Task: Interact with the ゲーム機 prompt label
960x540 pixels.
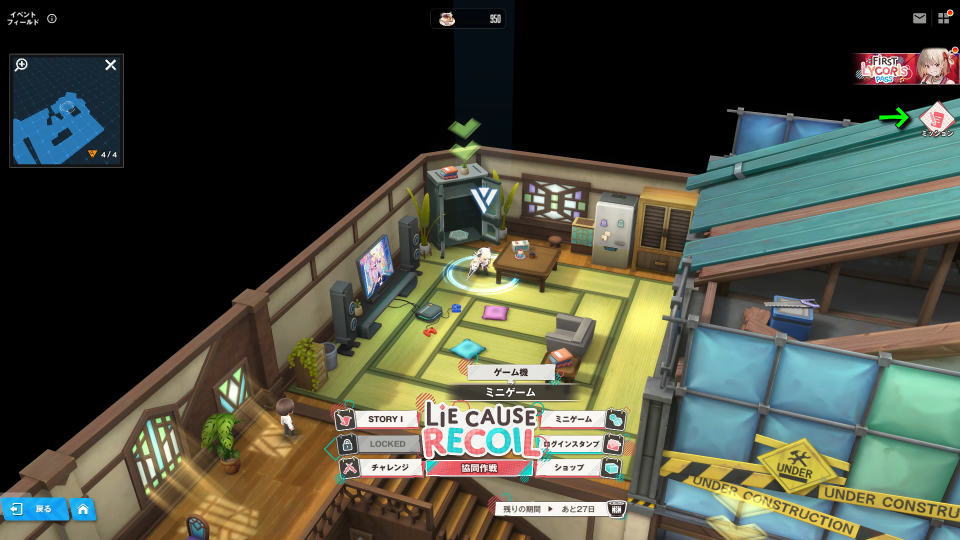Action: pos(510,372)
